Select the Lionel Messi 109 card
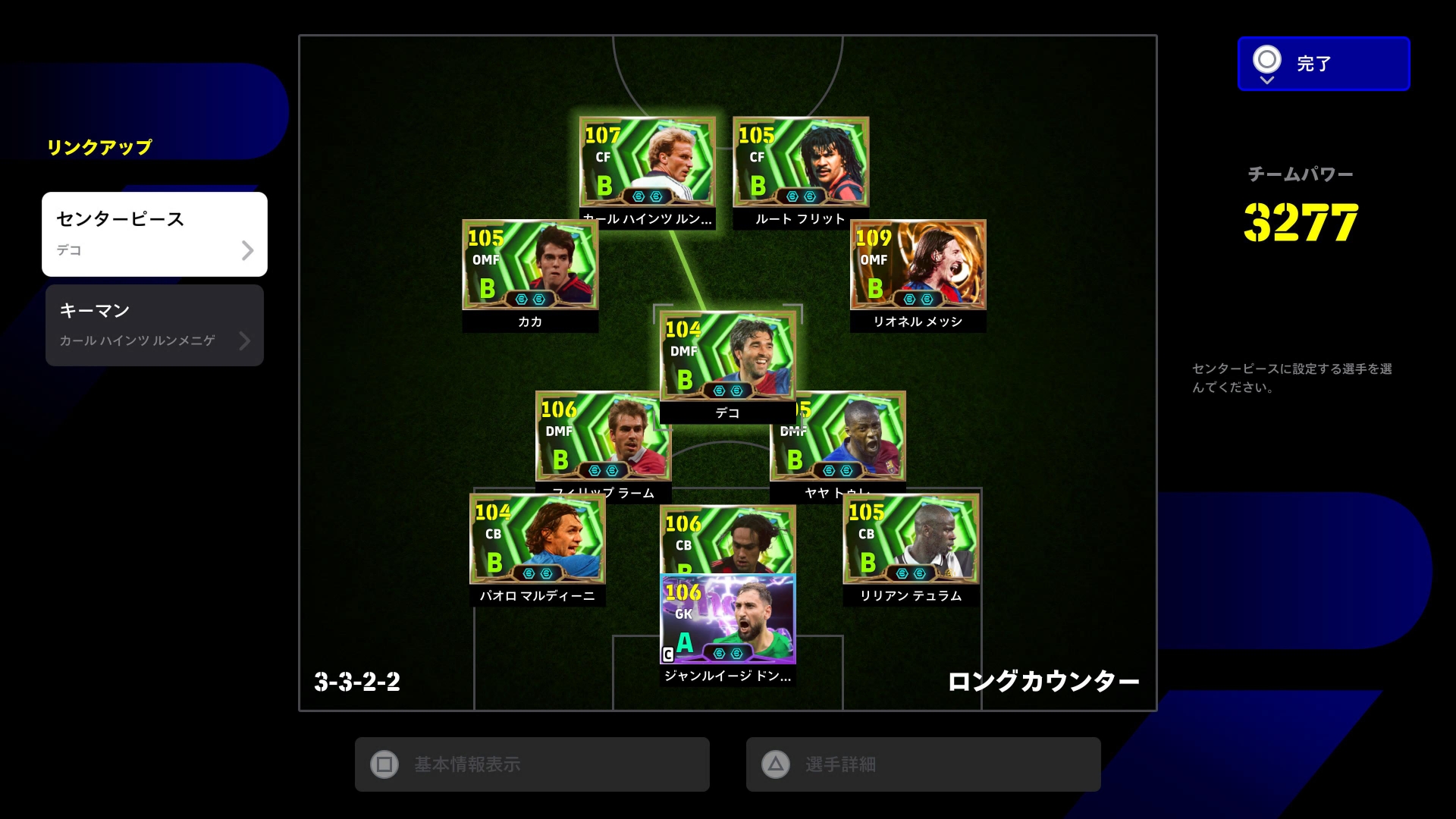Viewport: 1456px width, 819px height. (x=918, y=265)
